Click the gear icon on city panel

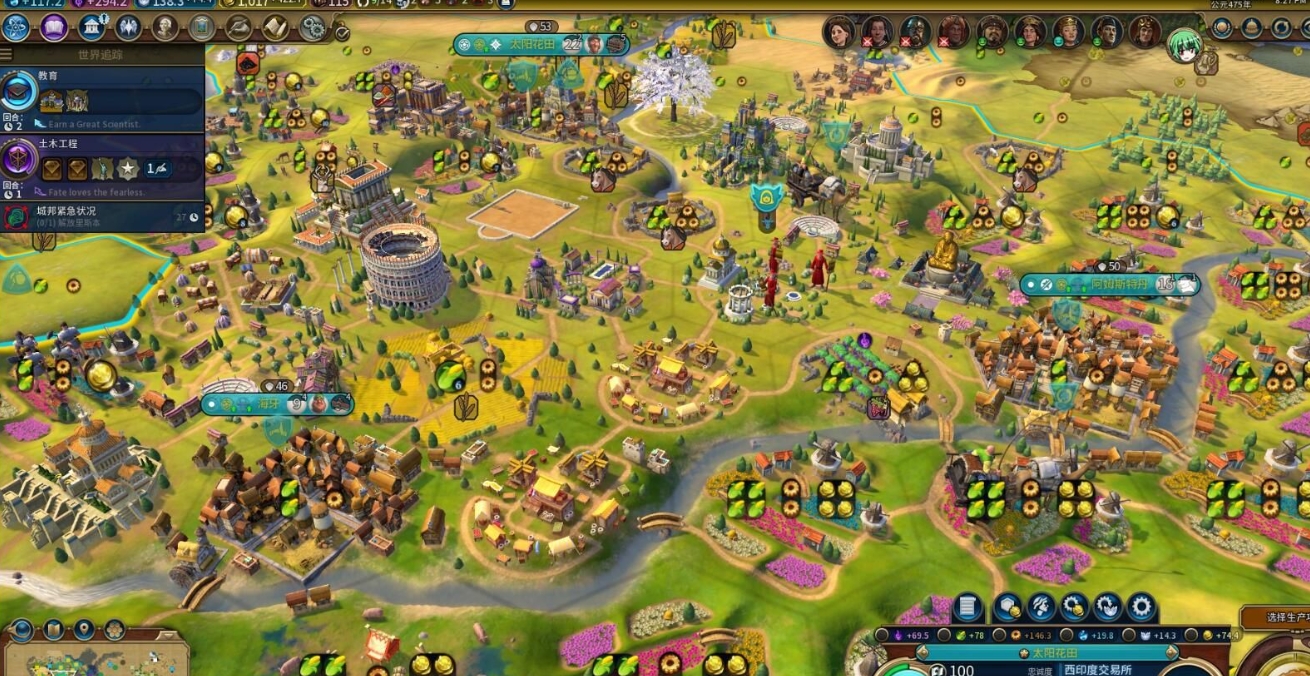[x=1141, y=607]
